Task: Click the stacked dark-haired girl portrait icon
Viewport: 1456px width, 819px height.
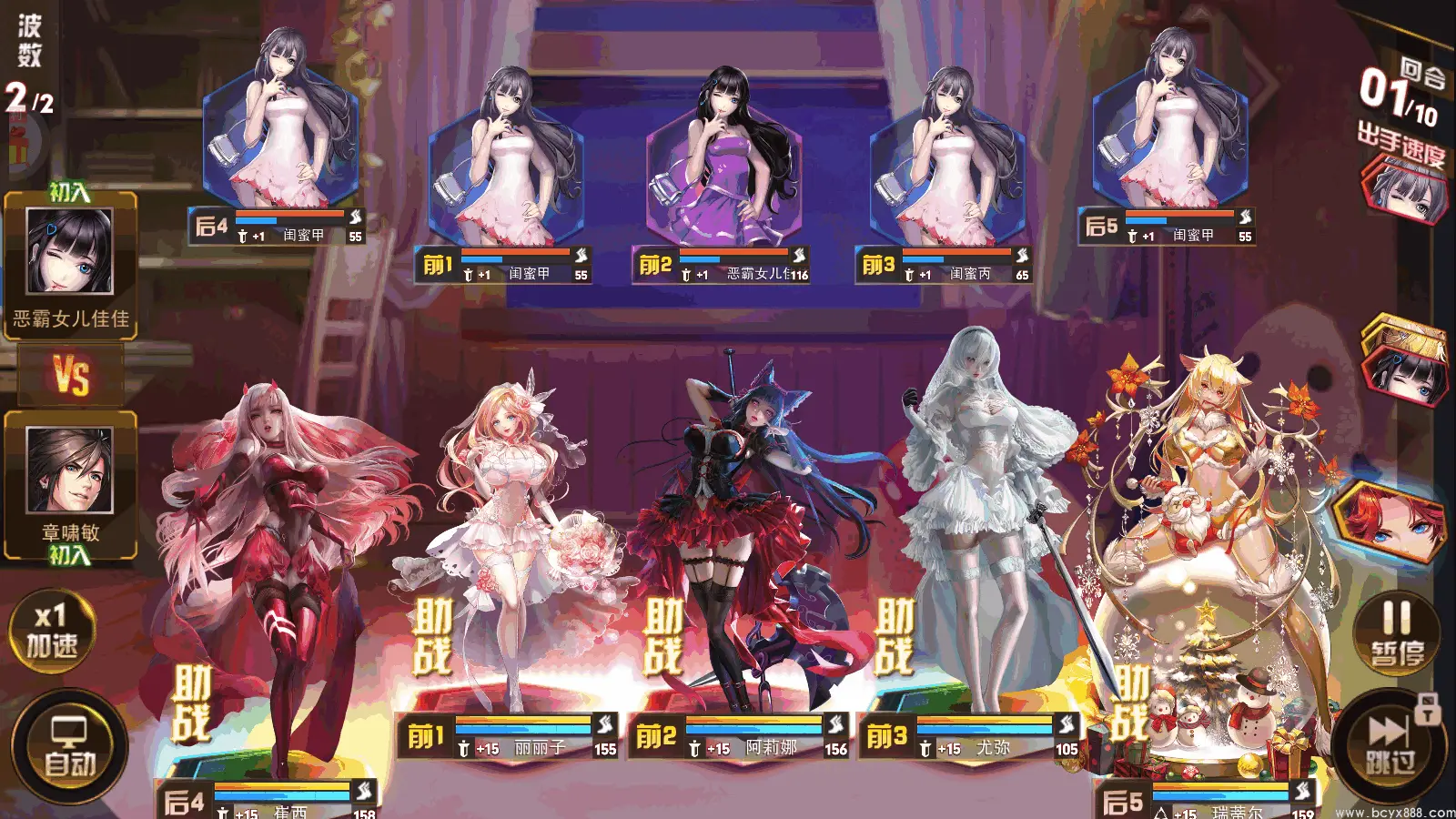Action: (x=1404, y=364)
